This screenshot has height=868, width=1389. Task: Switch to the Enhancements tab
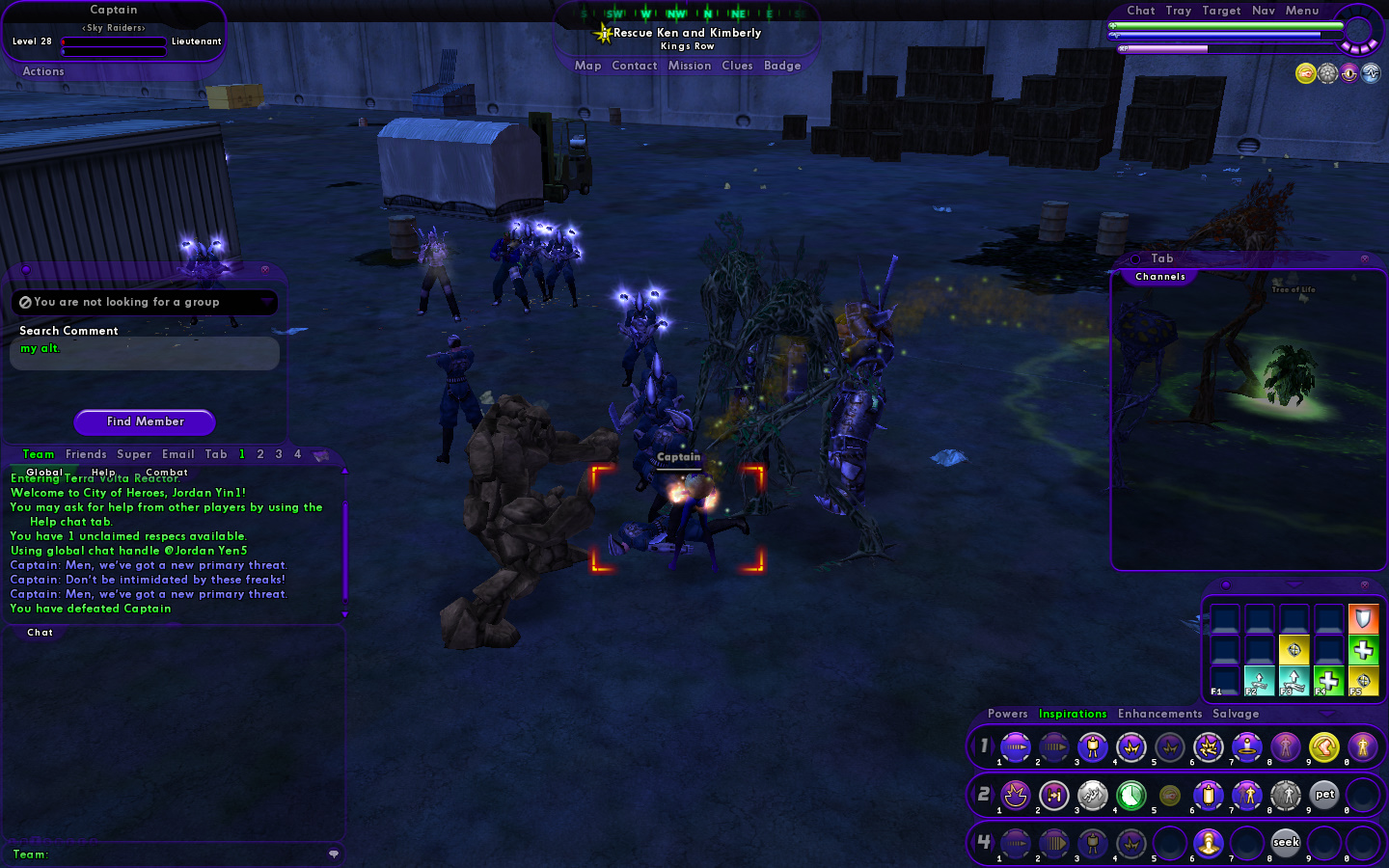click(1159, 714)
